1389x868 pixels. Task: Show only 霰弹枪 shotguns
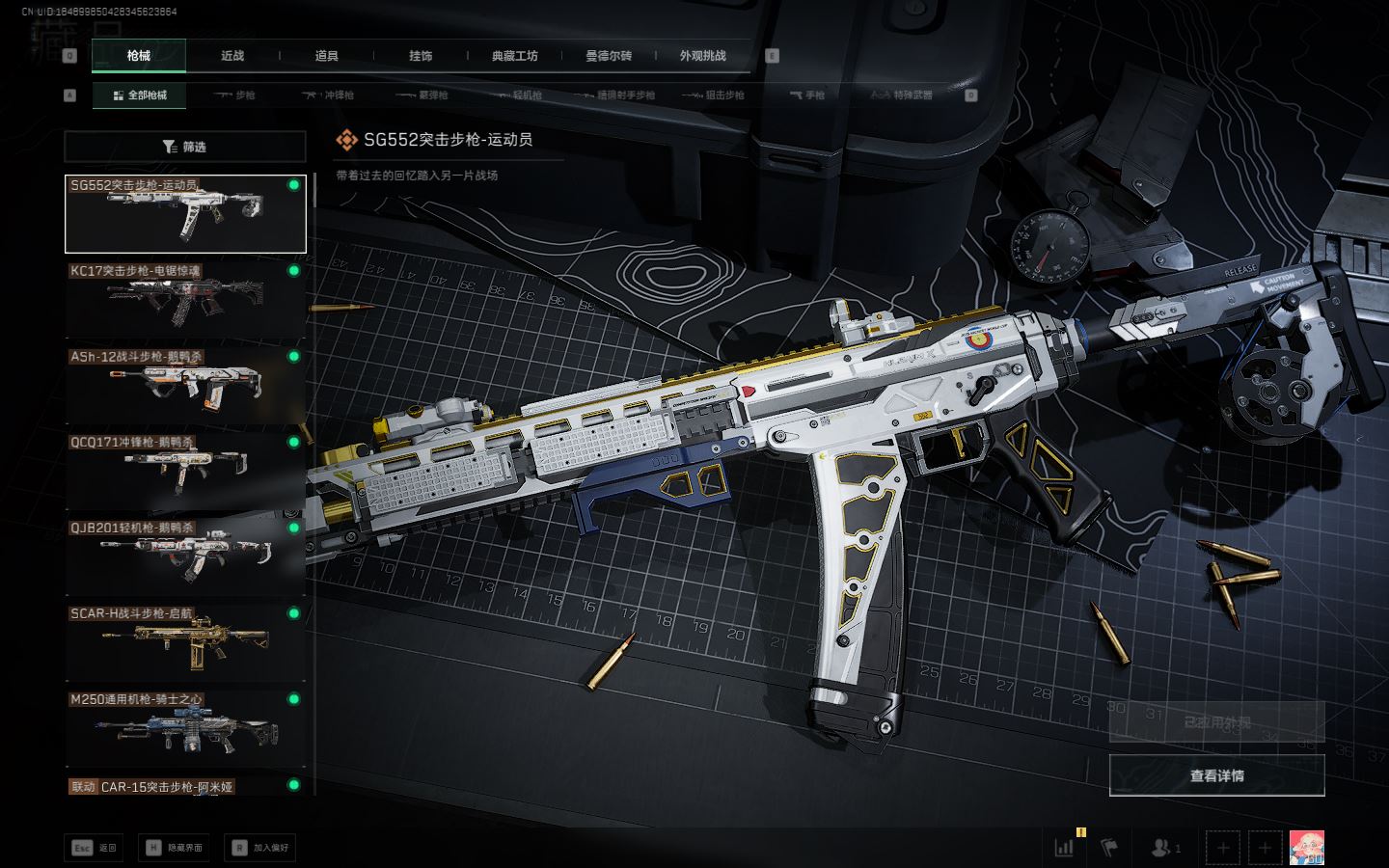[422, 95]
